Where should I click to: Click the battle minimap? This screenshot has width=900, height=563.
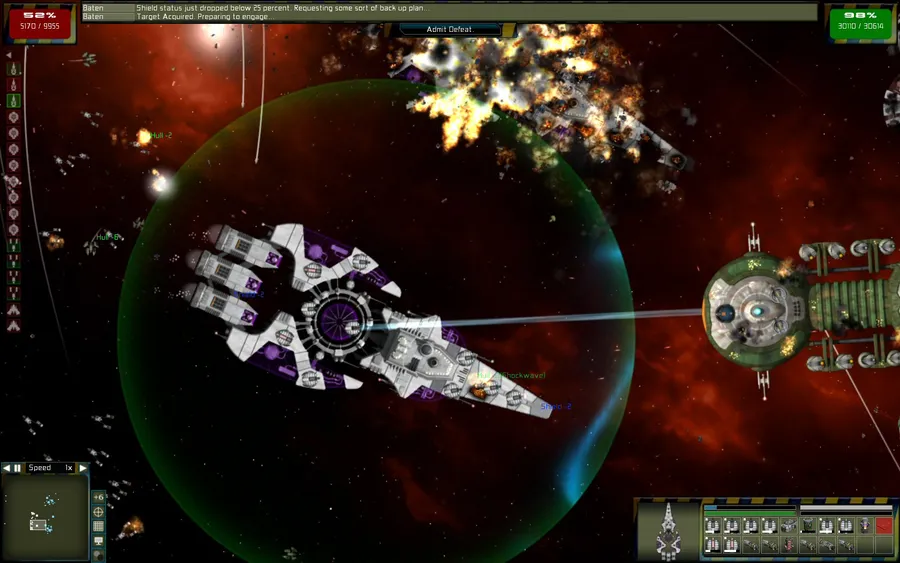44,516
